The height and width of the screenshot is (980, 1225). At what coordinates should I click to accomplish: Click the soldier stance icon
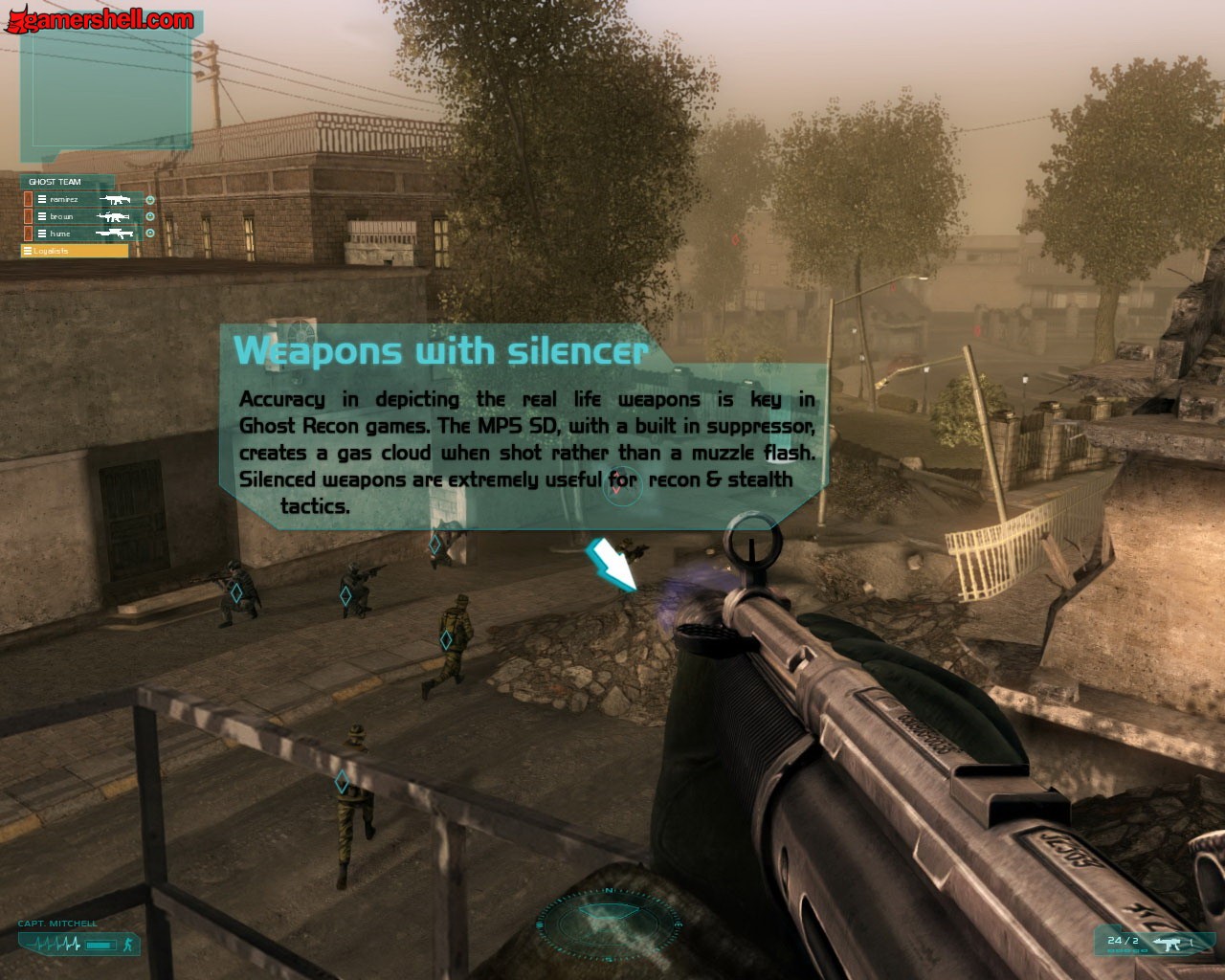click(127, 946)
